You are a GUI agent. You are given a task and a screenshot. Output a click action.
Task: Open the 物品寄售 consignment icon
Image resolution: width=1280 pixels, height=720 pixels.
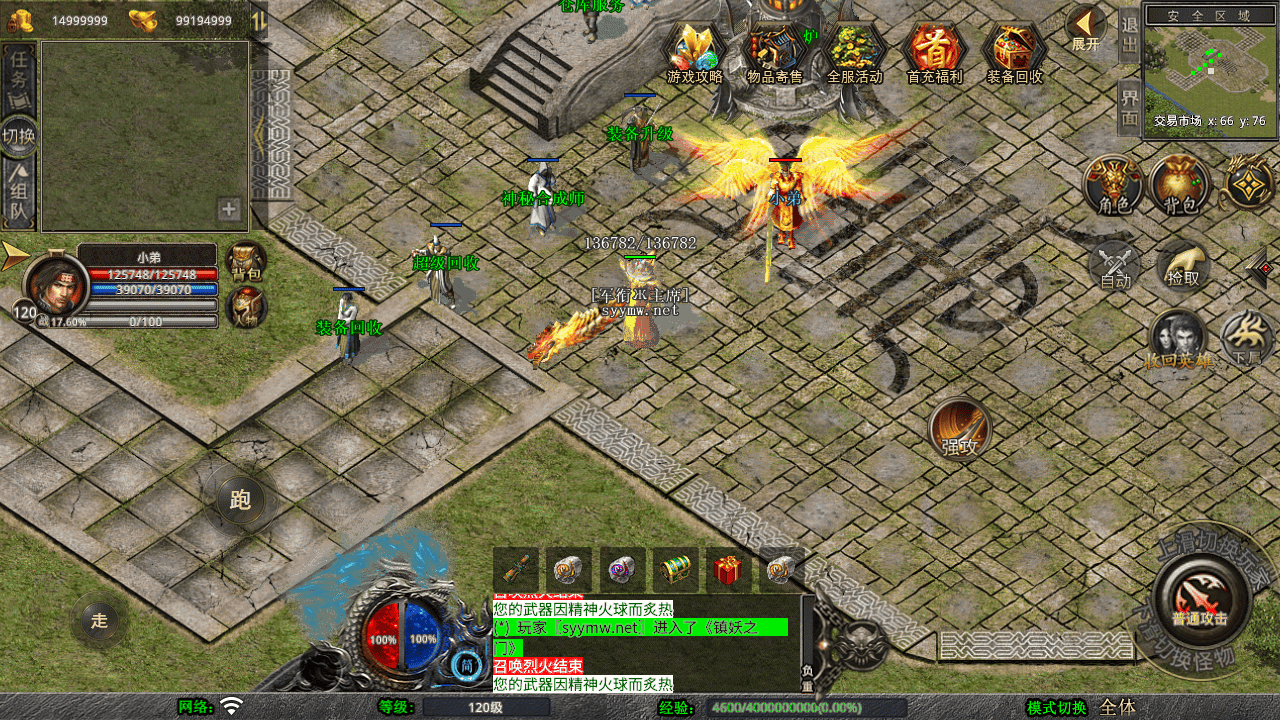(775, 52)
